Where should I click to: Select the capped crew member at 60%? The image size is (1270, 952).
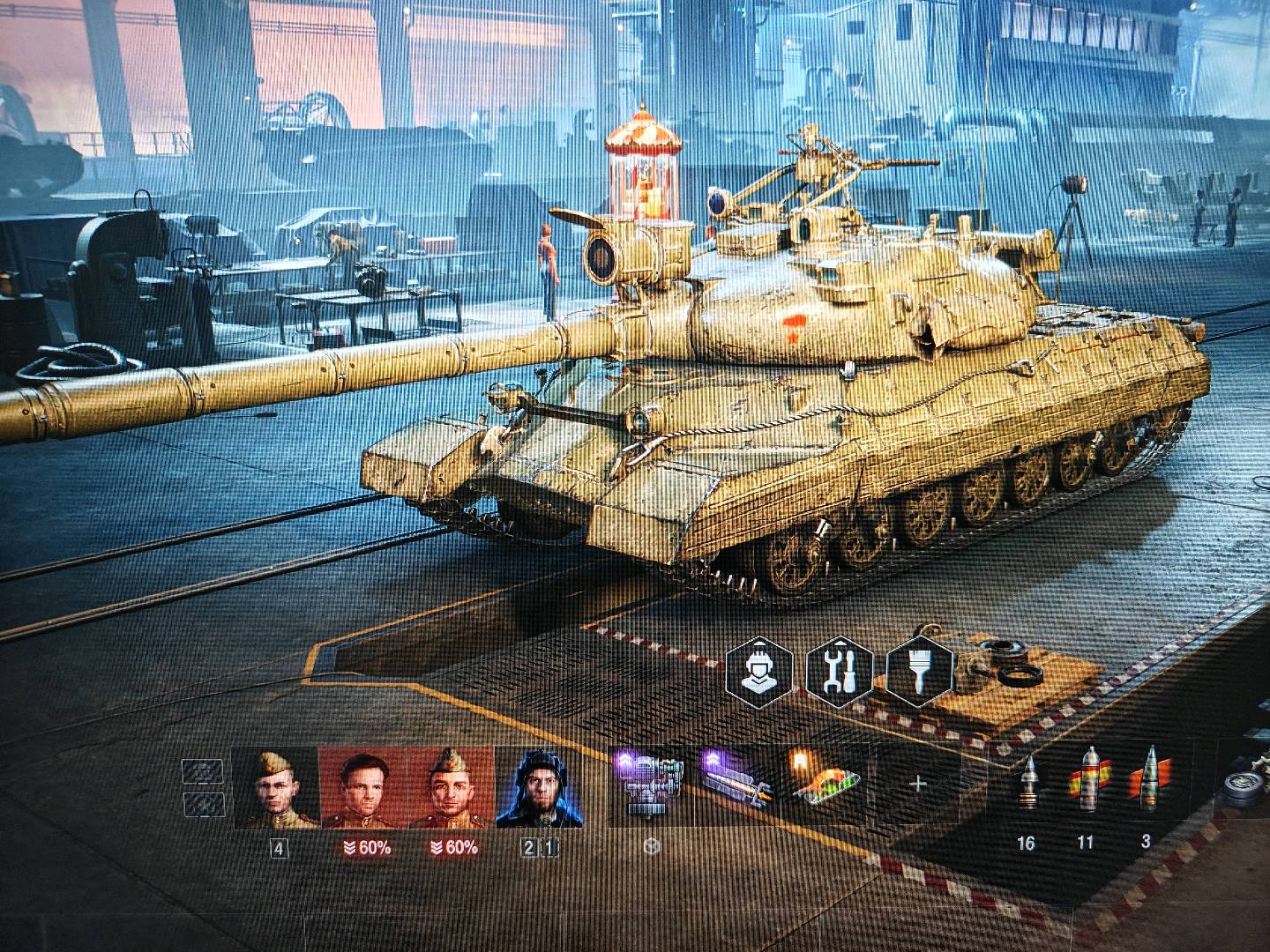pos(451,789)
